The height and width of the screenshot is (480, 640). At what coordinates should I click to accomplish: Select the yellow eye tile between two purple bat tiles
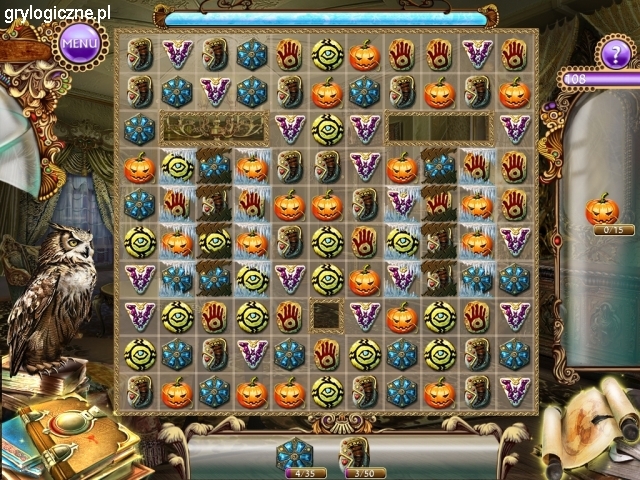click(327, 127)
